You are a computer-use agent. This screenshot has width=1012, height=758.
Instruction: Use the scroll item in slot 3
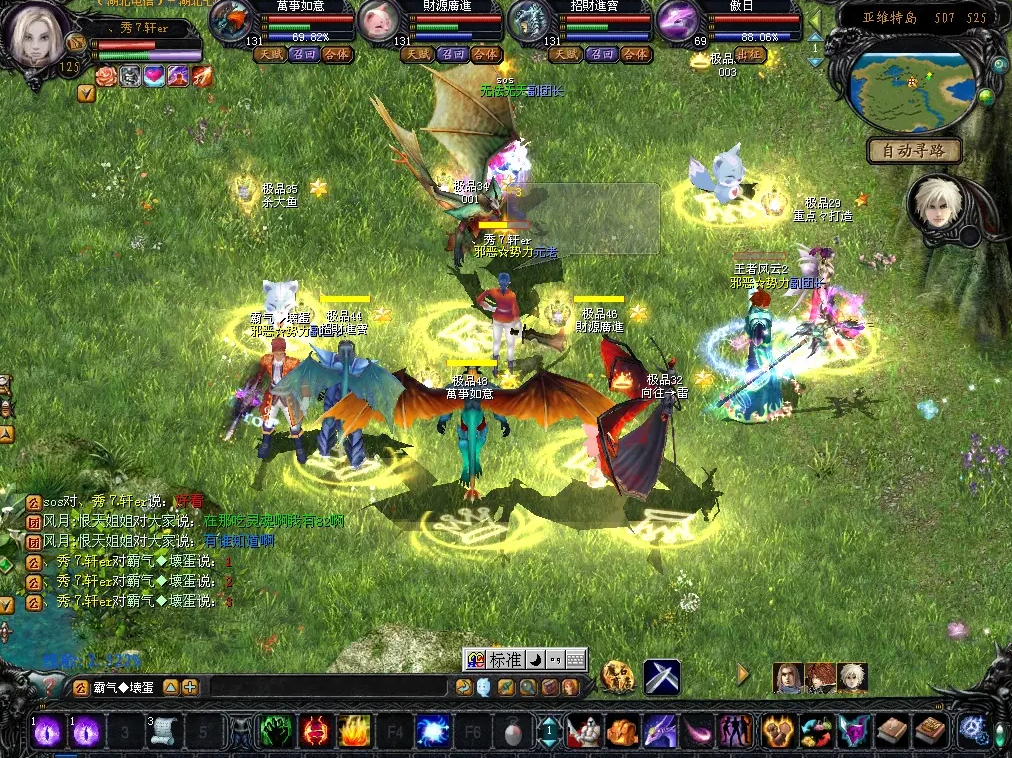162,731
